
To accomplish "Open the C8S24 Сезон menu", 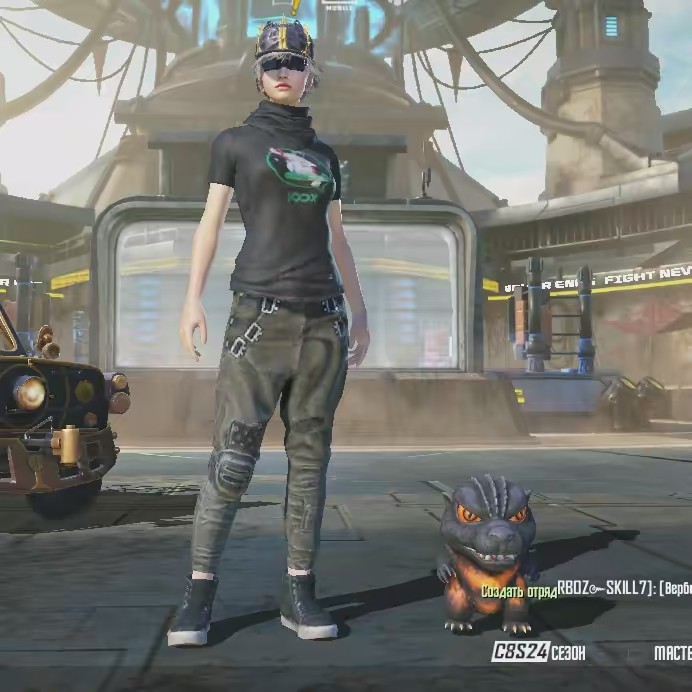I will 538,653.
